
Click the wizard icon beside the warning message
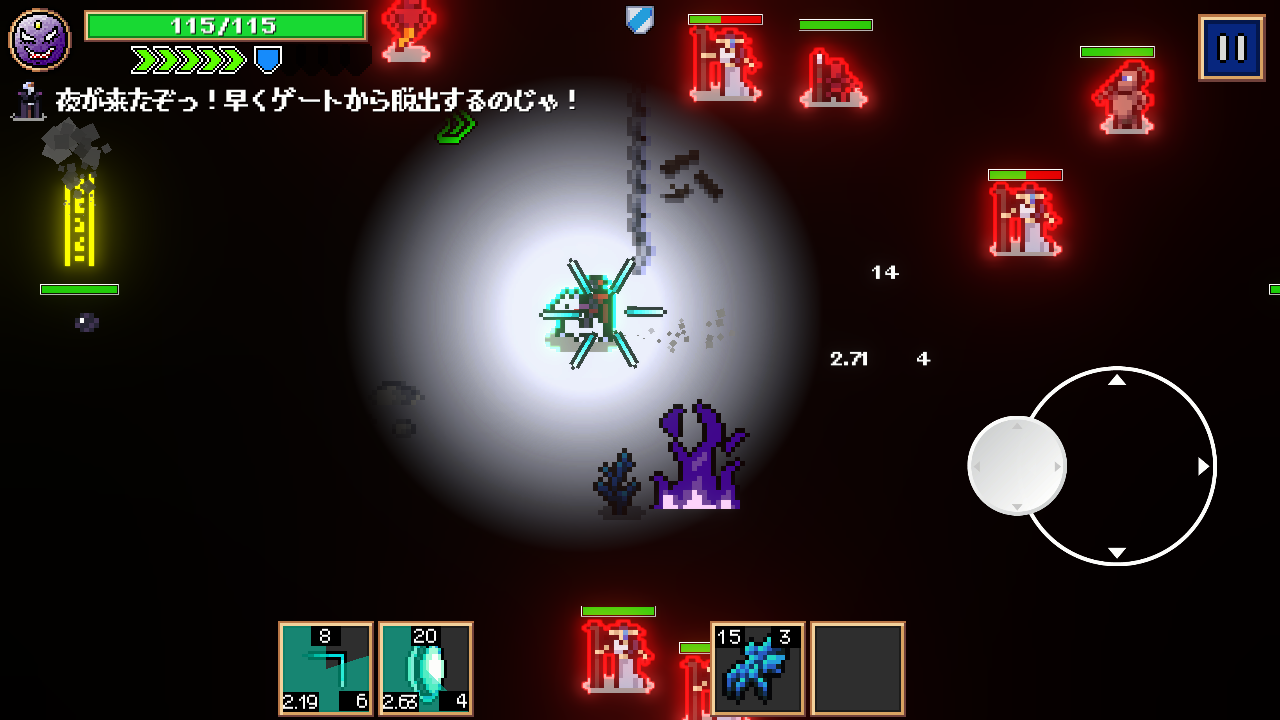point(26,103)
